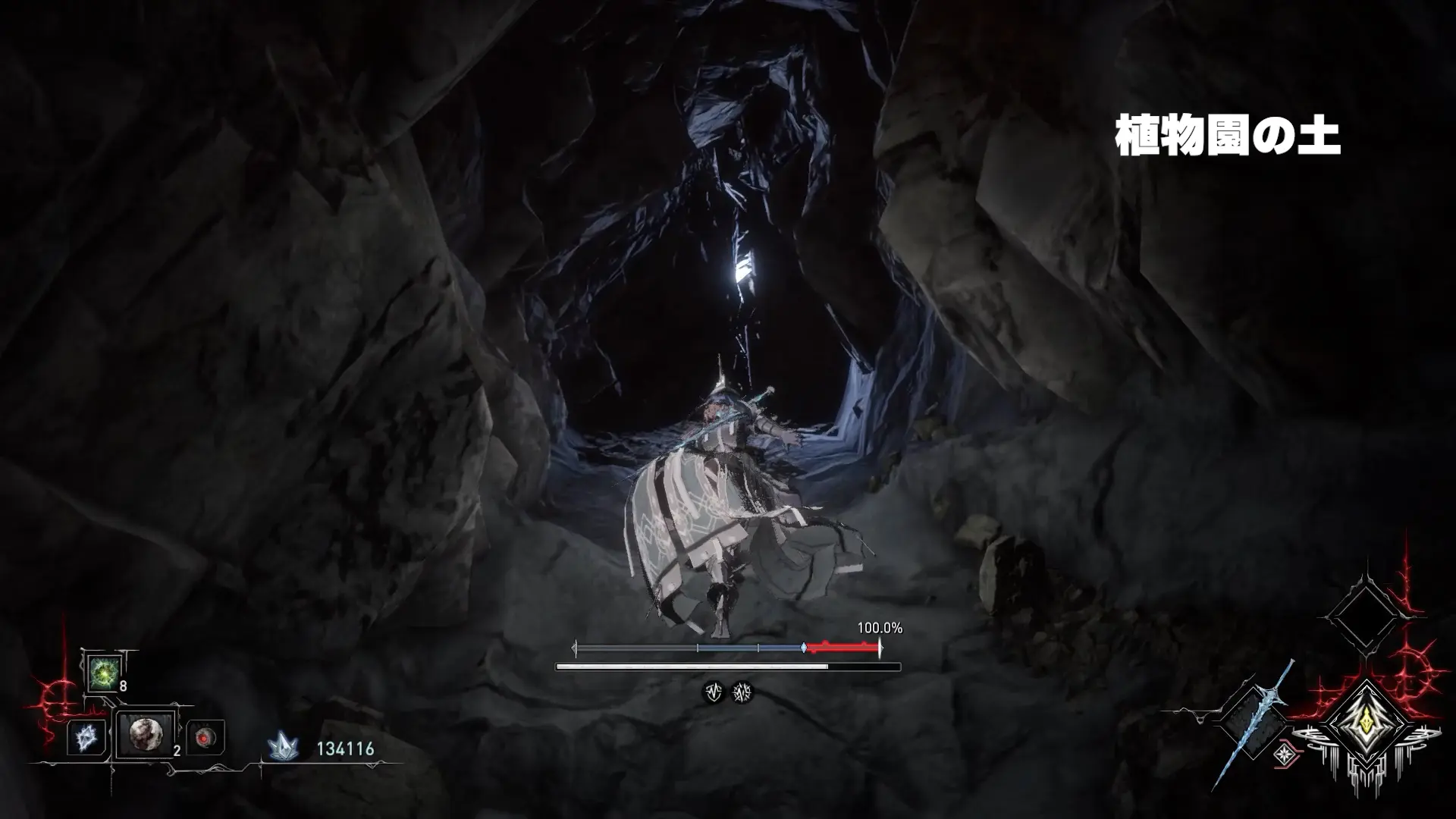Click the spiky burst status icon

(742, 692)
